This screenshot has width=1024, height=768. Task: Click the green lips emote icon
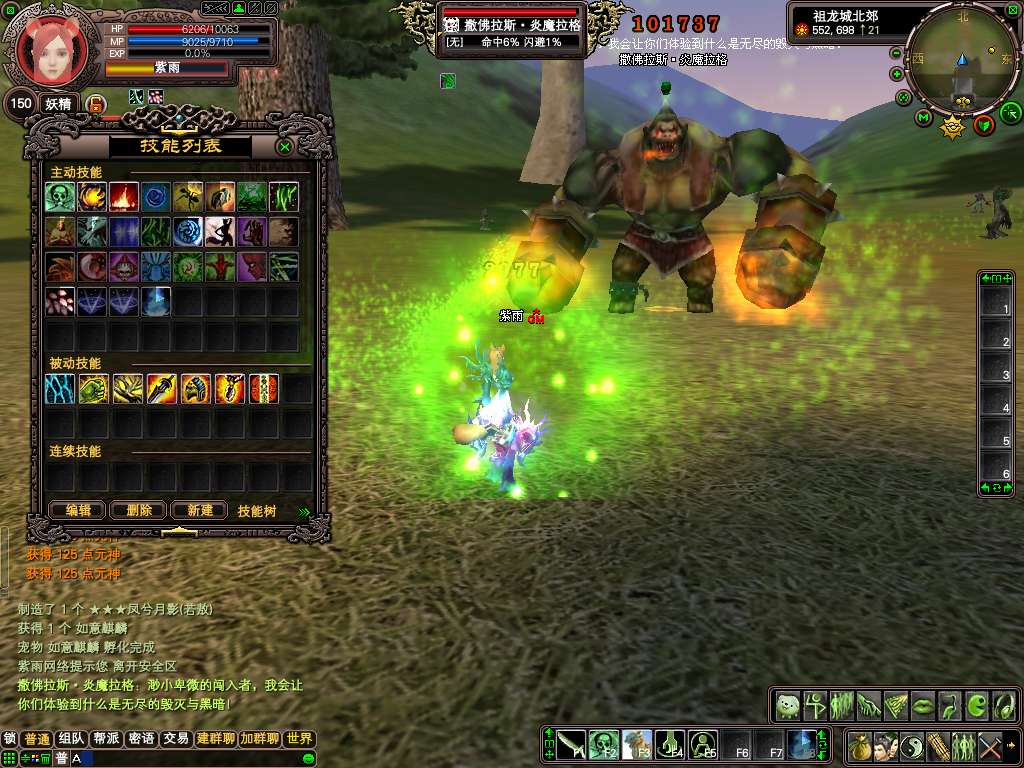tap(921, 706)
